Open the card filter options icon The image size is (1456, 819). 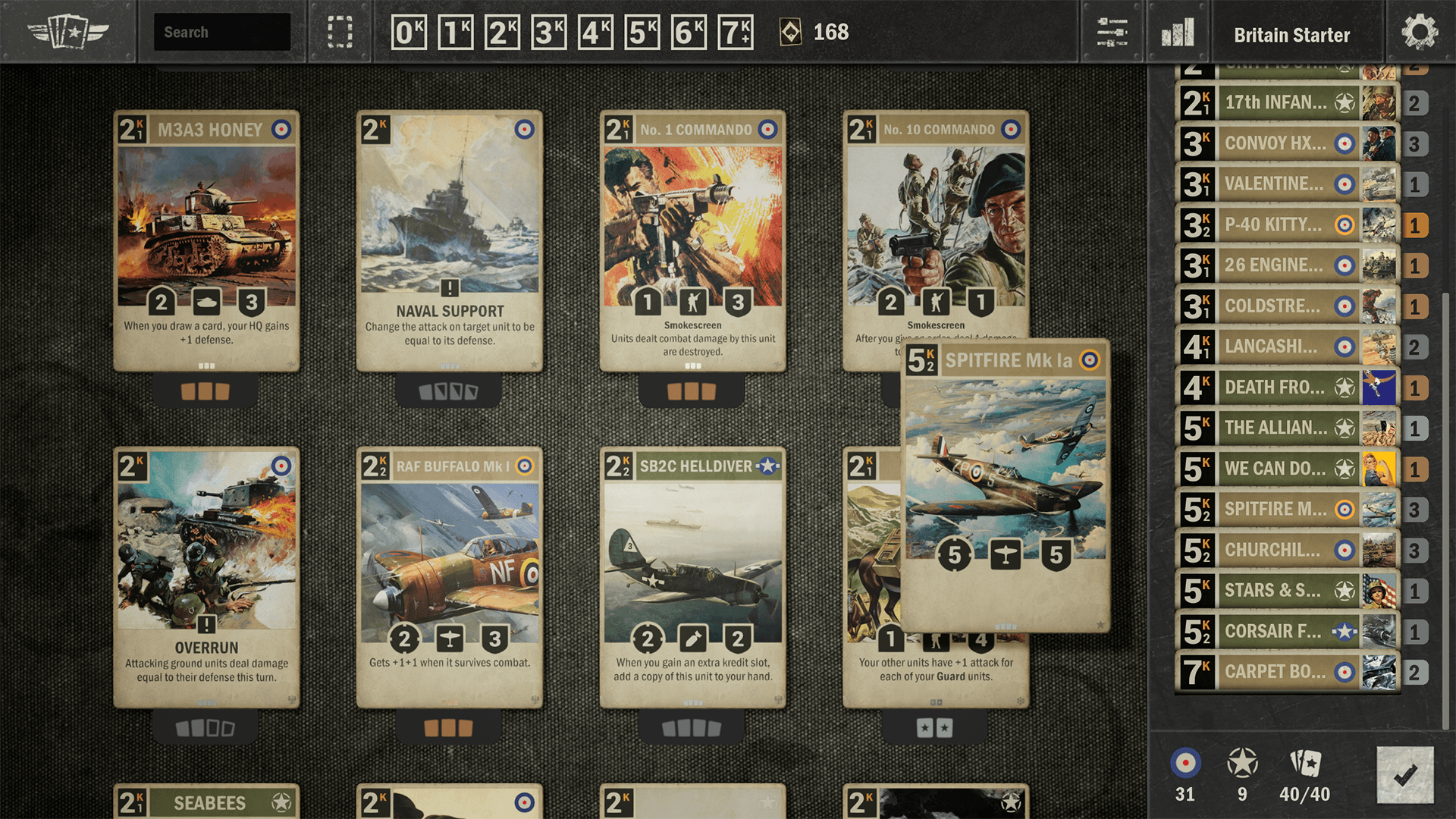[x=1112, y=33]
